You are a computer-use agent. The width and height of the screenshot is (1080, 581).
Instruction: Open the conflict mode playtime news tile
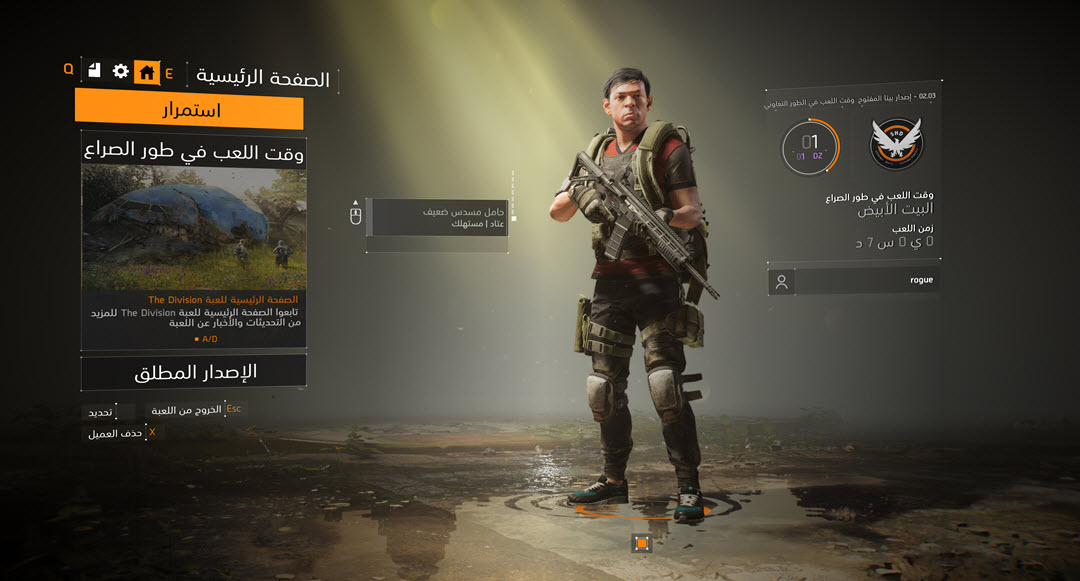[193, 243]
